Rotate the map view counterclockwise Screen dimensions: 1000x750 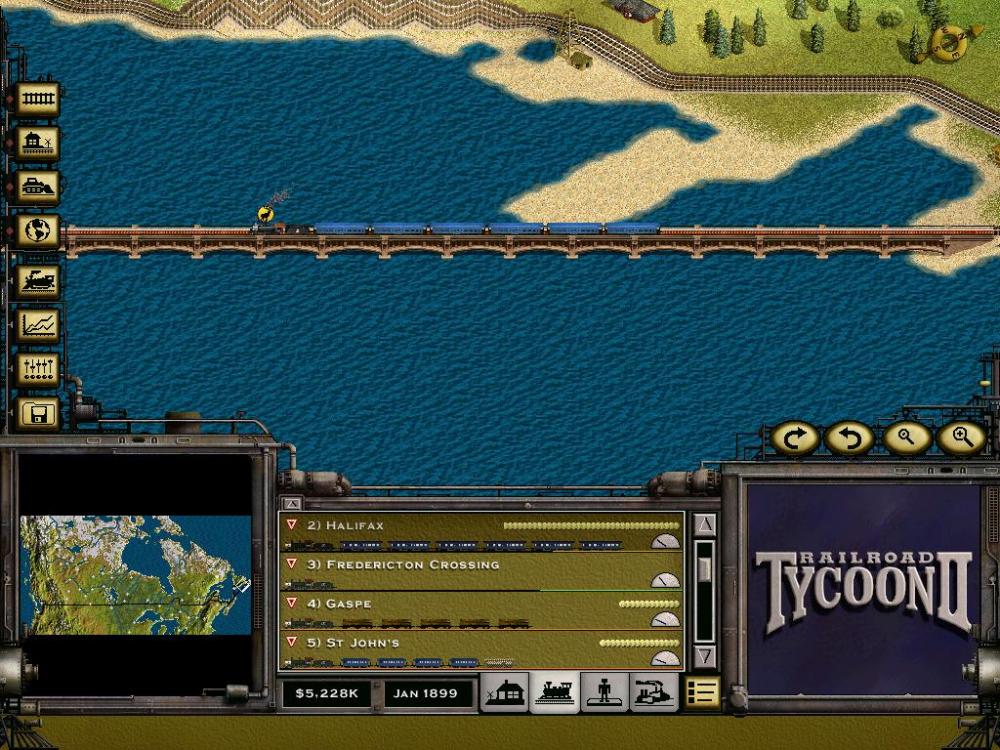tap(849, 438)
